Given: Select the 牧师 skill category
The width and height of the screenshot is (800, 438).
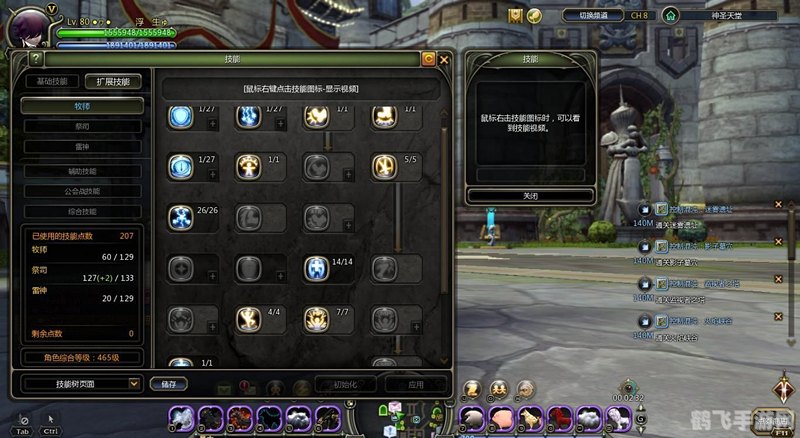Looking at the screenshot, I should coord(82,105).
